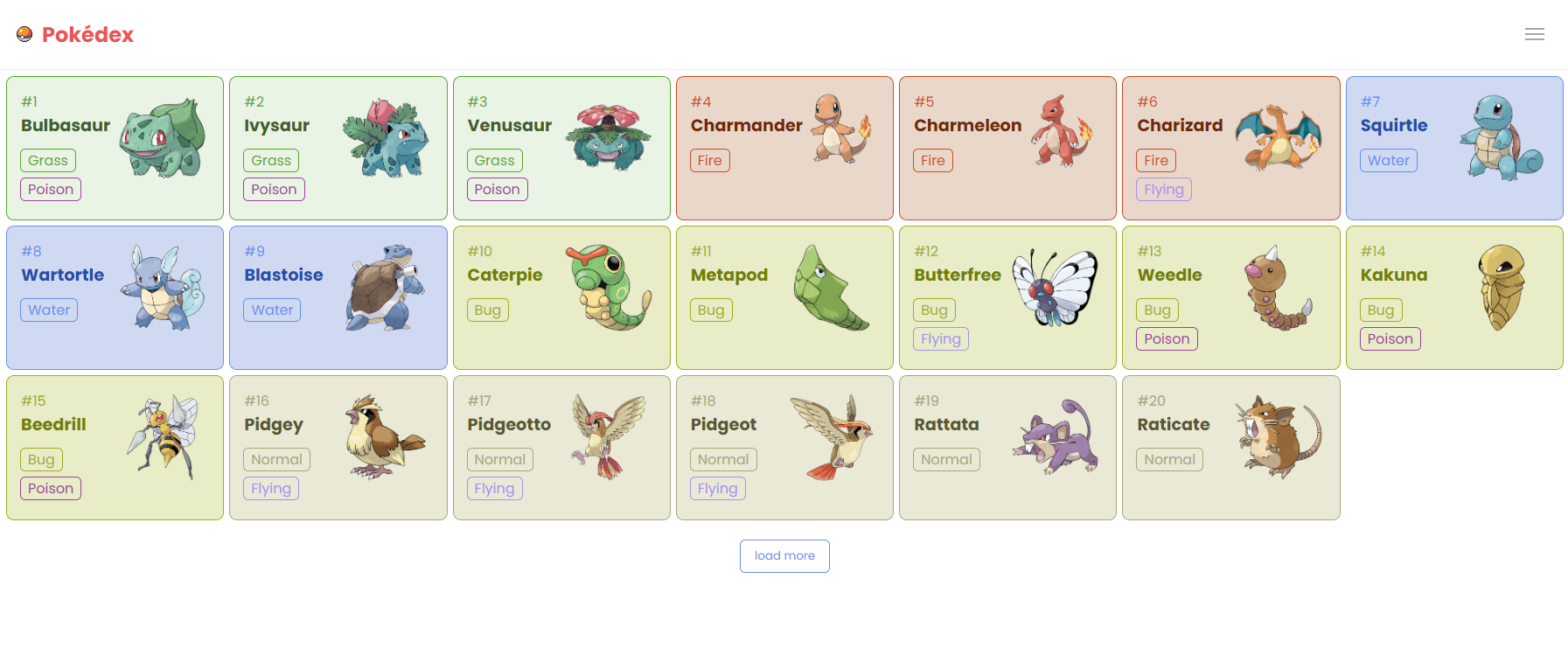This screenshot has width=1568, height=648.
Task: Click Rattata's Normal type tag
Action: pos(946,460)
